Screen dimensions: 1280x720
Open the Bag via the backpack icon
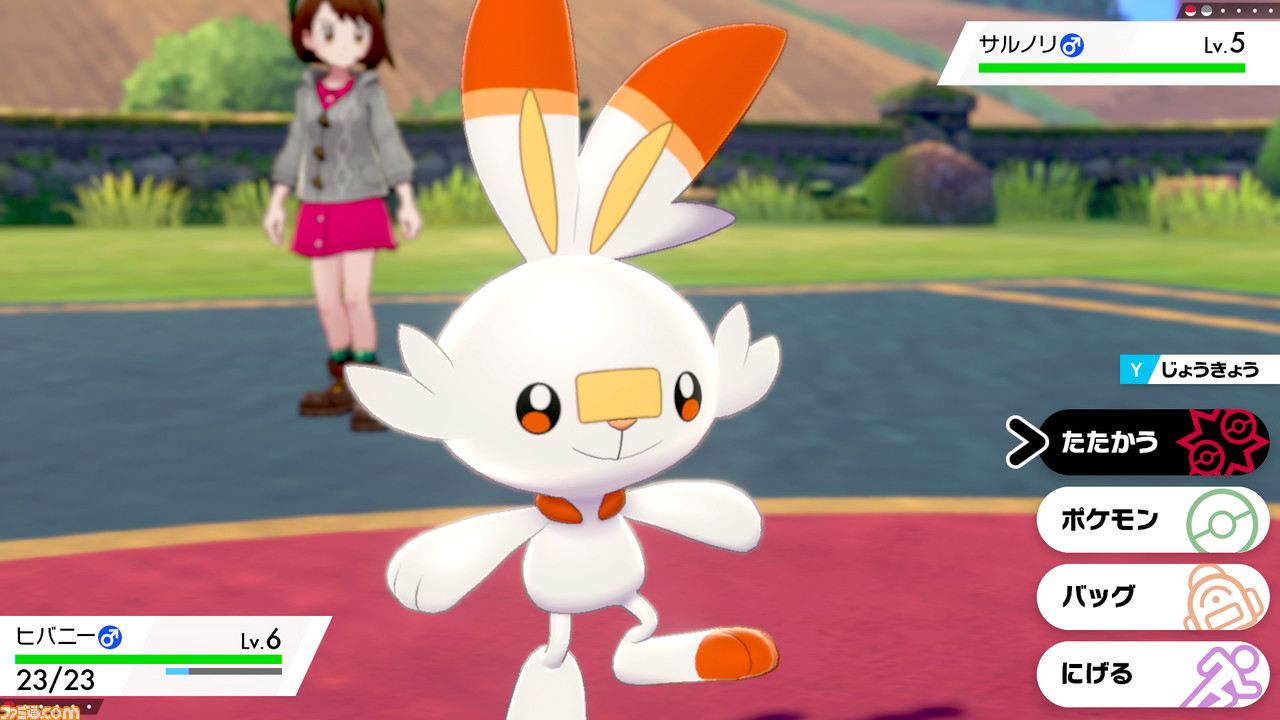(x=1222, y=596)
